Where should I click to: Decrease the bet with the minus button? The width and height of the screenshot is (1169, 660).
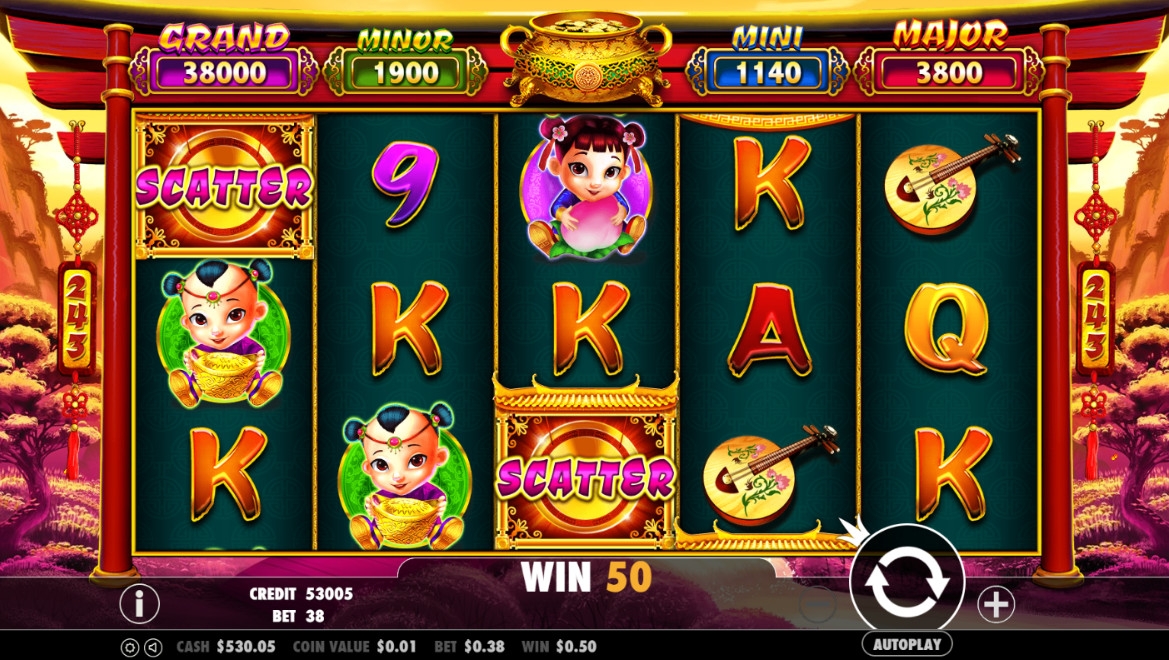click(x=818, y=603)
